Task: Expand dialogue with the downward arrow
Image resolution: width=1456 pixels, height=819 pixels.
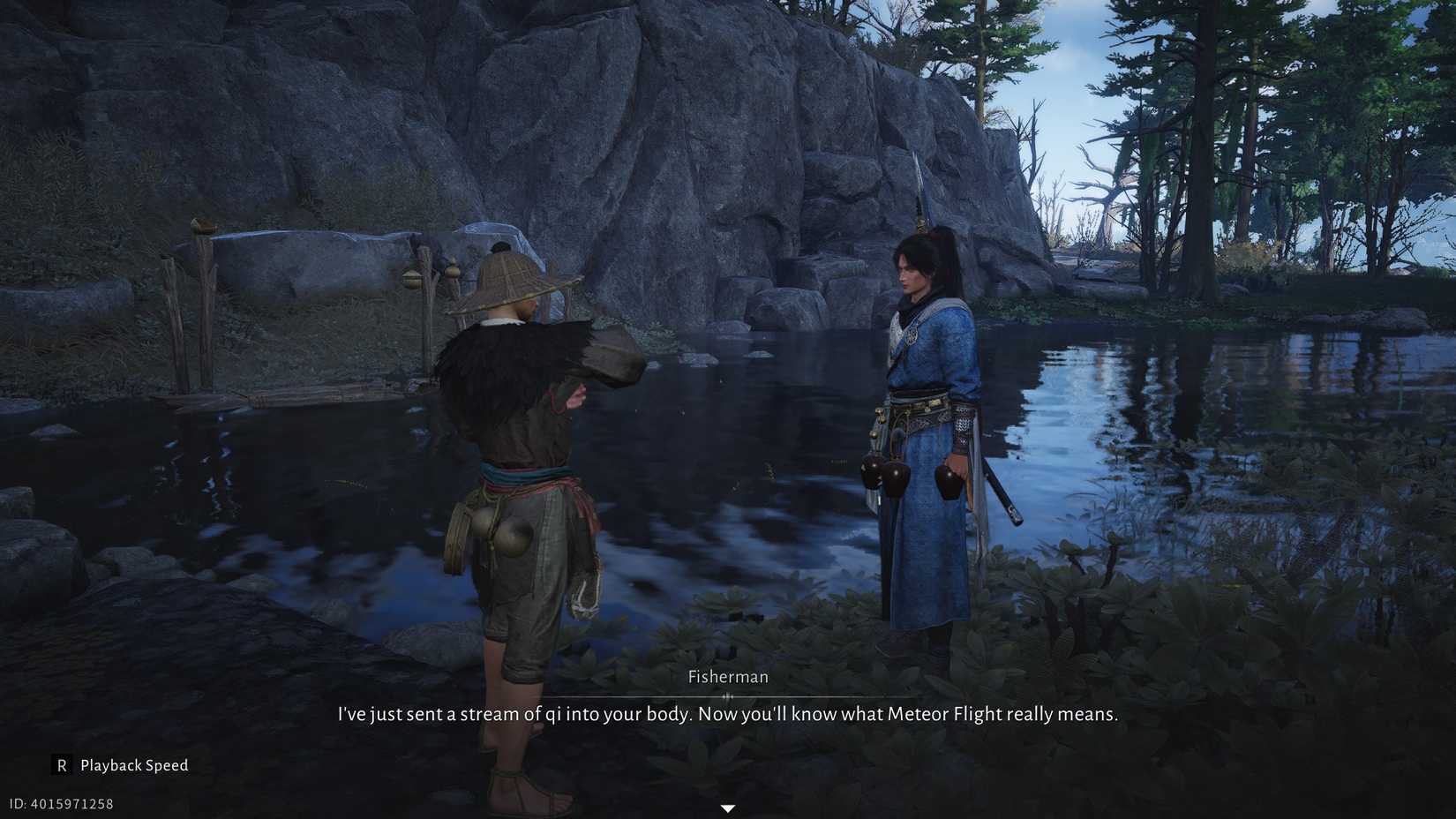Action: pos(727,807)
